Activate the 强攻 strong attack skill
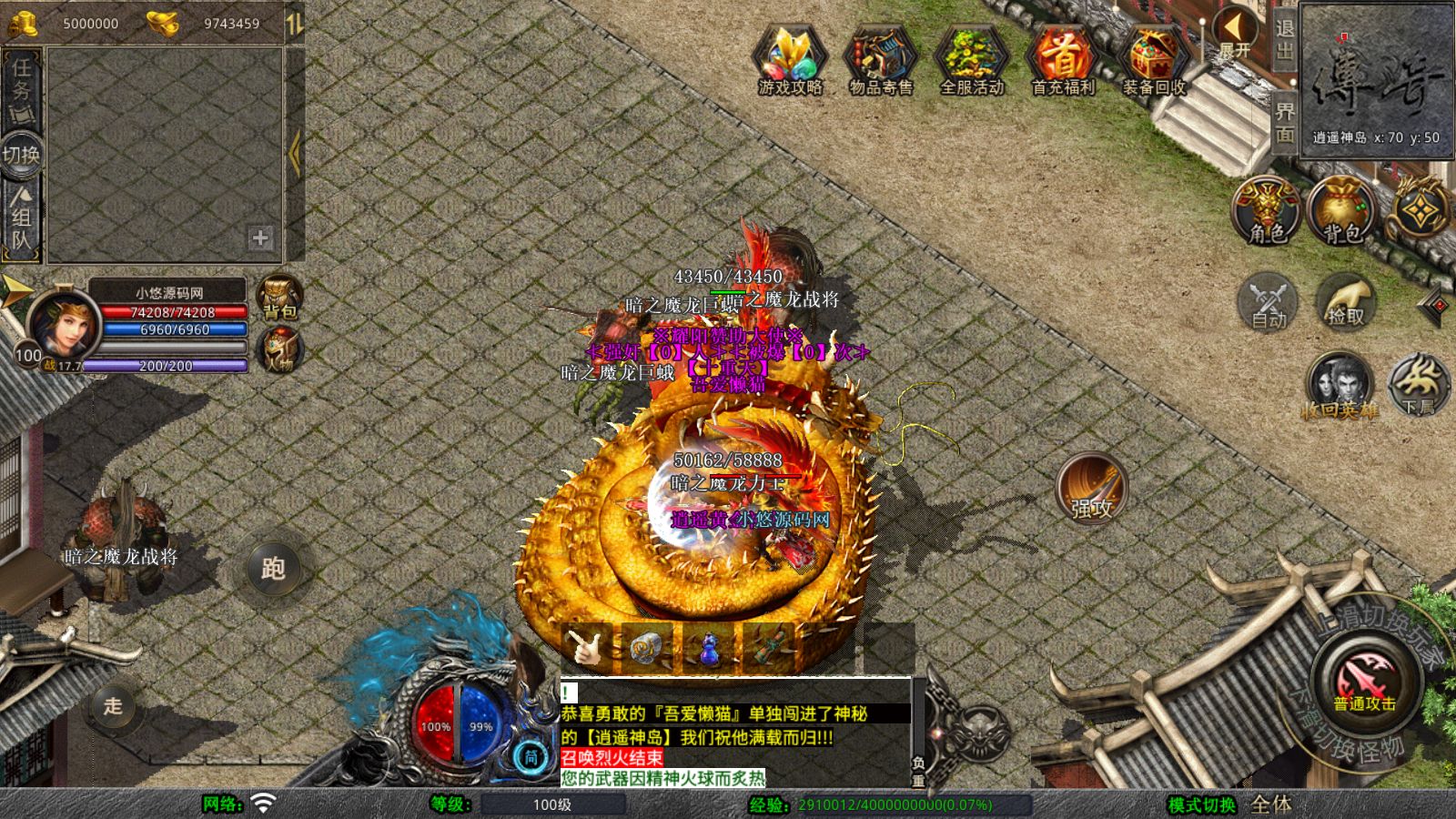Viewport: 1456px width, 819px height. 1091,489
